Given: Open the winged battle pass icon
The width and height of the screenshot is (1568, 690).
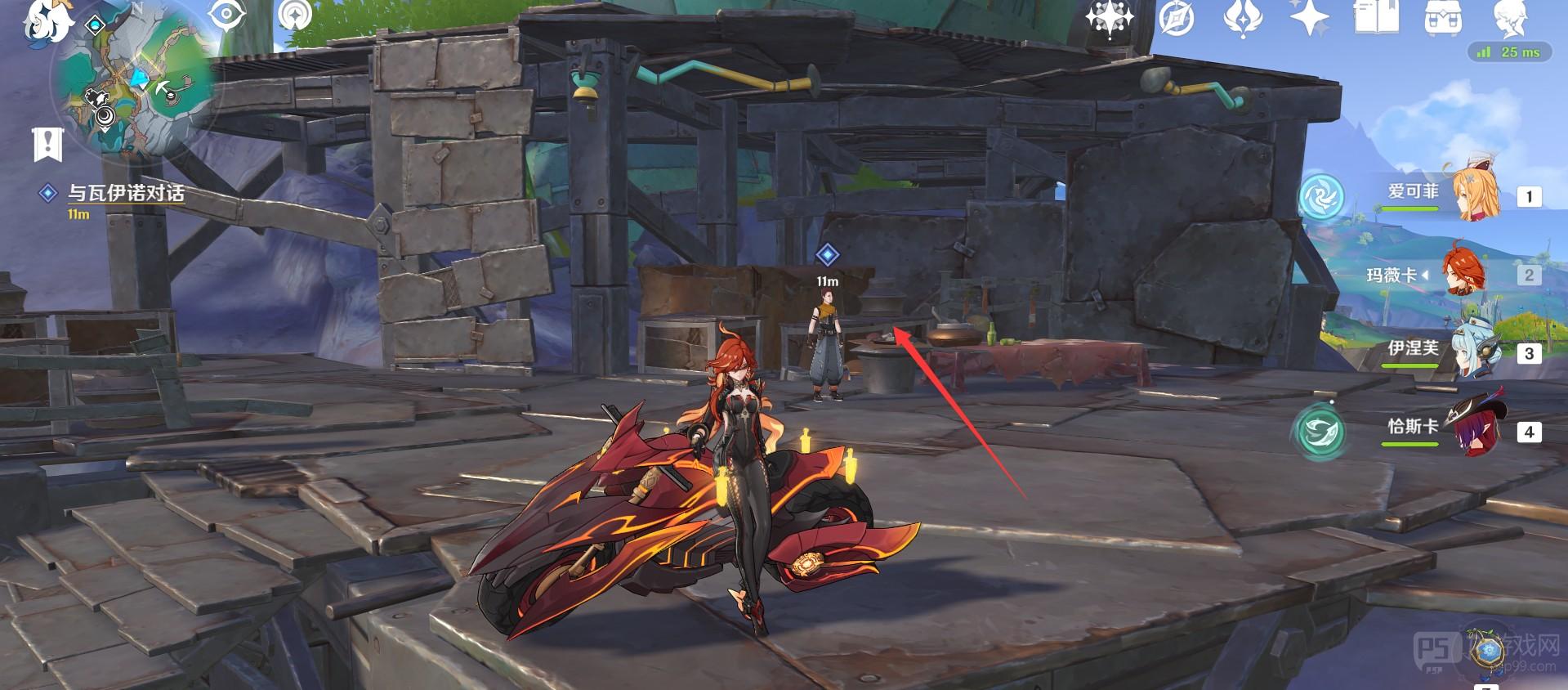Looking at the screenshot, I should [x=1242, y=18].
